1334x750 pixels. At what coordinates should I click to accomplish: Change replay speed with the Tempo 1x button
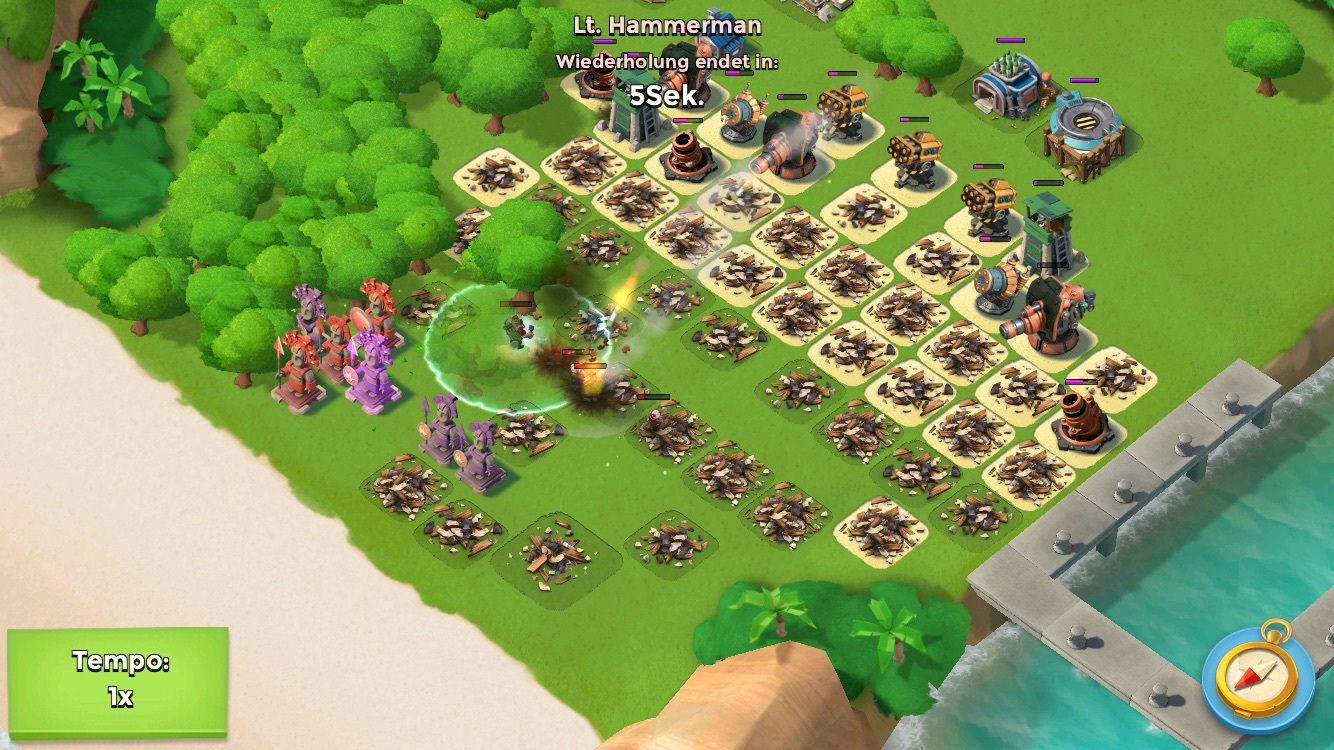[118, 681]
